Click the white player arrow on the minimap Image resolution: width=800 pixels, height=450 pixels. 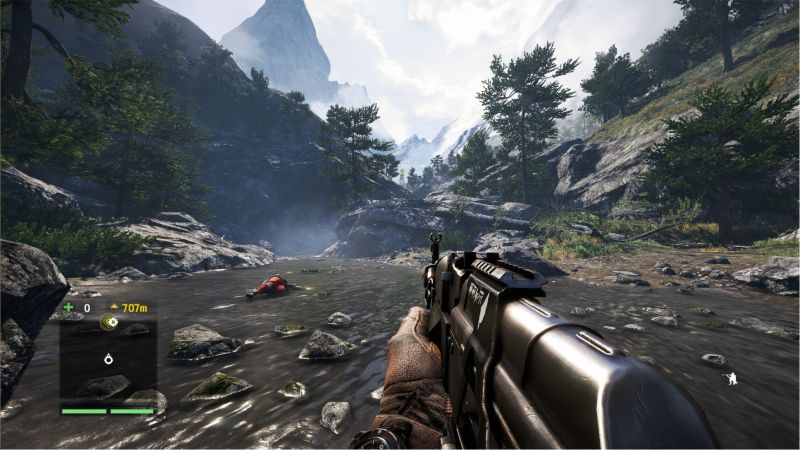[107, 358]
